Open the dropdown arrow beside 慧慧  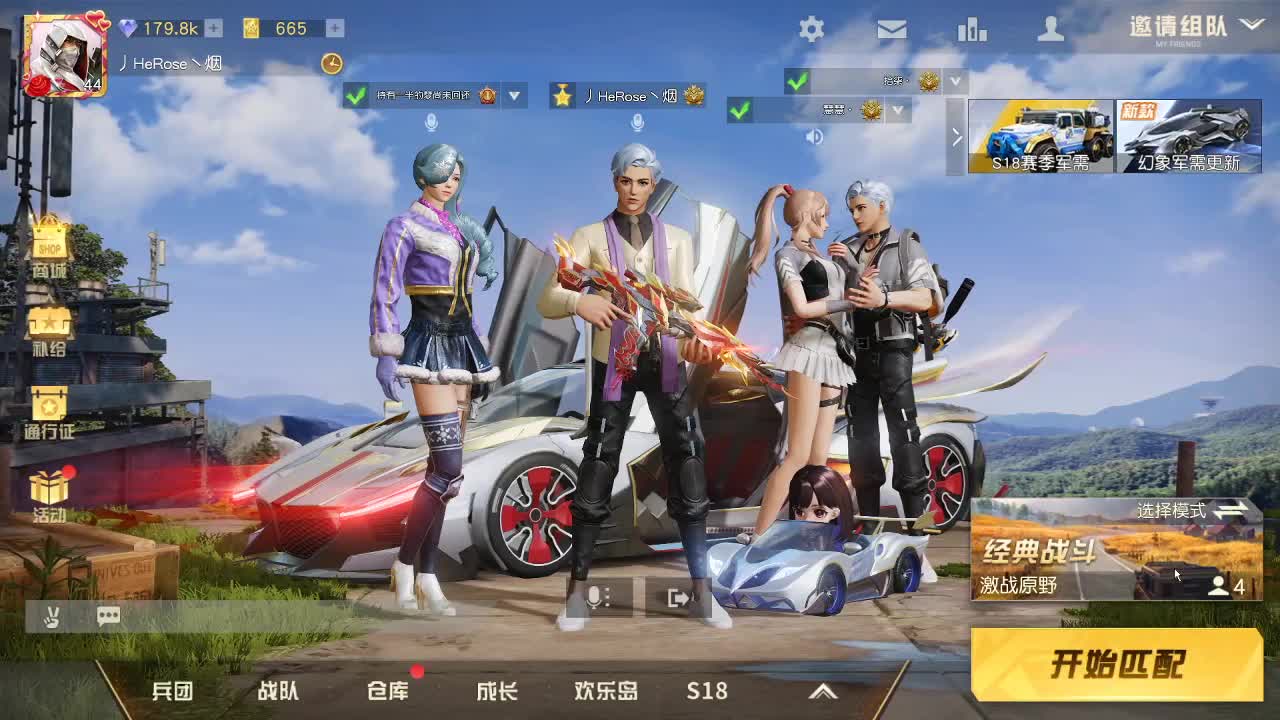(x=899, y=112)
